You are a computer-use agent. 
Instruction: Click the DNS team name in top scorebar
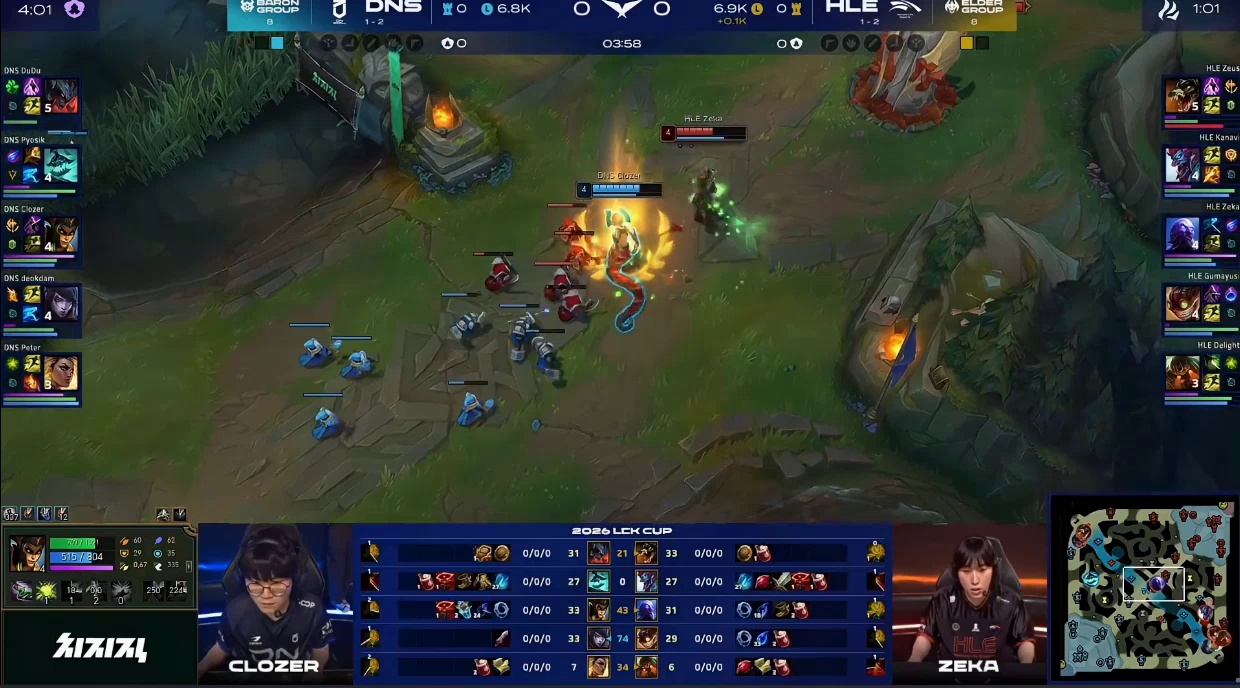(x=393, y=8)
